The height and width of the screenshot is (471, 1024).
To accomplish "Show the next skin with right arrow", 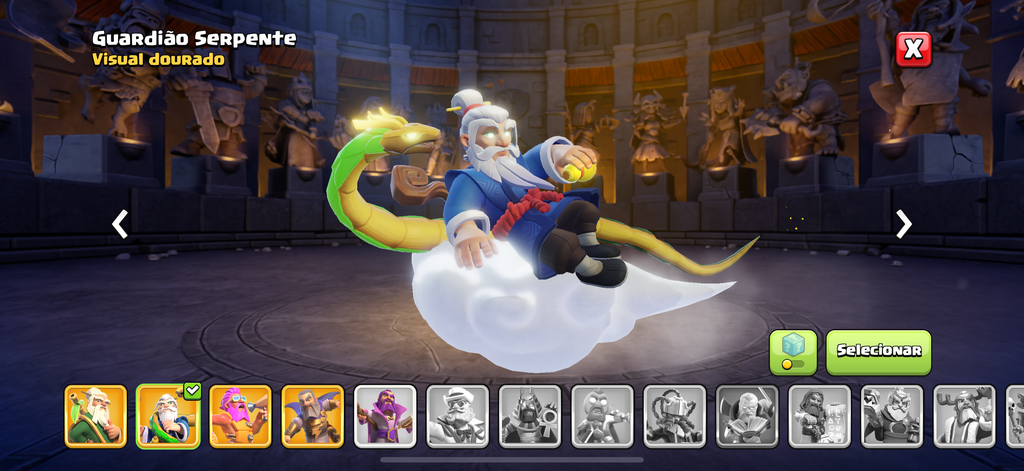I will 903,224.
